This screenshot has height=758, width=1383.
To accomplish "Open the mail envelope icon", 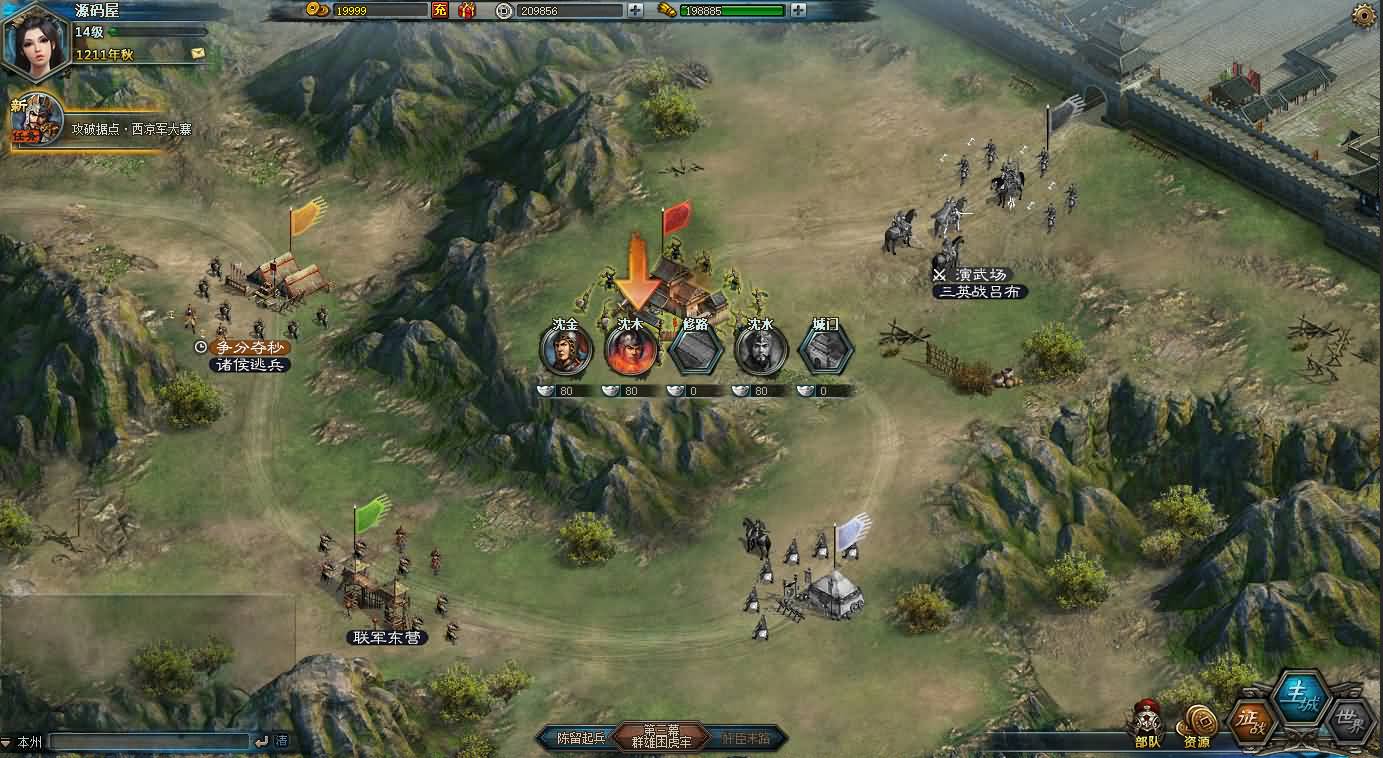I will [x=198, y=53].
